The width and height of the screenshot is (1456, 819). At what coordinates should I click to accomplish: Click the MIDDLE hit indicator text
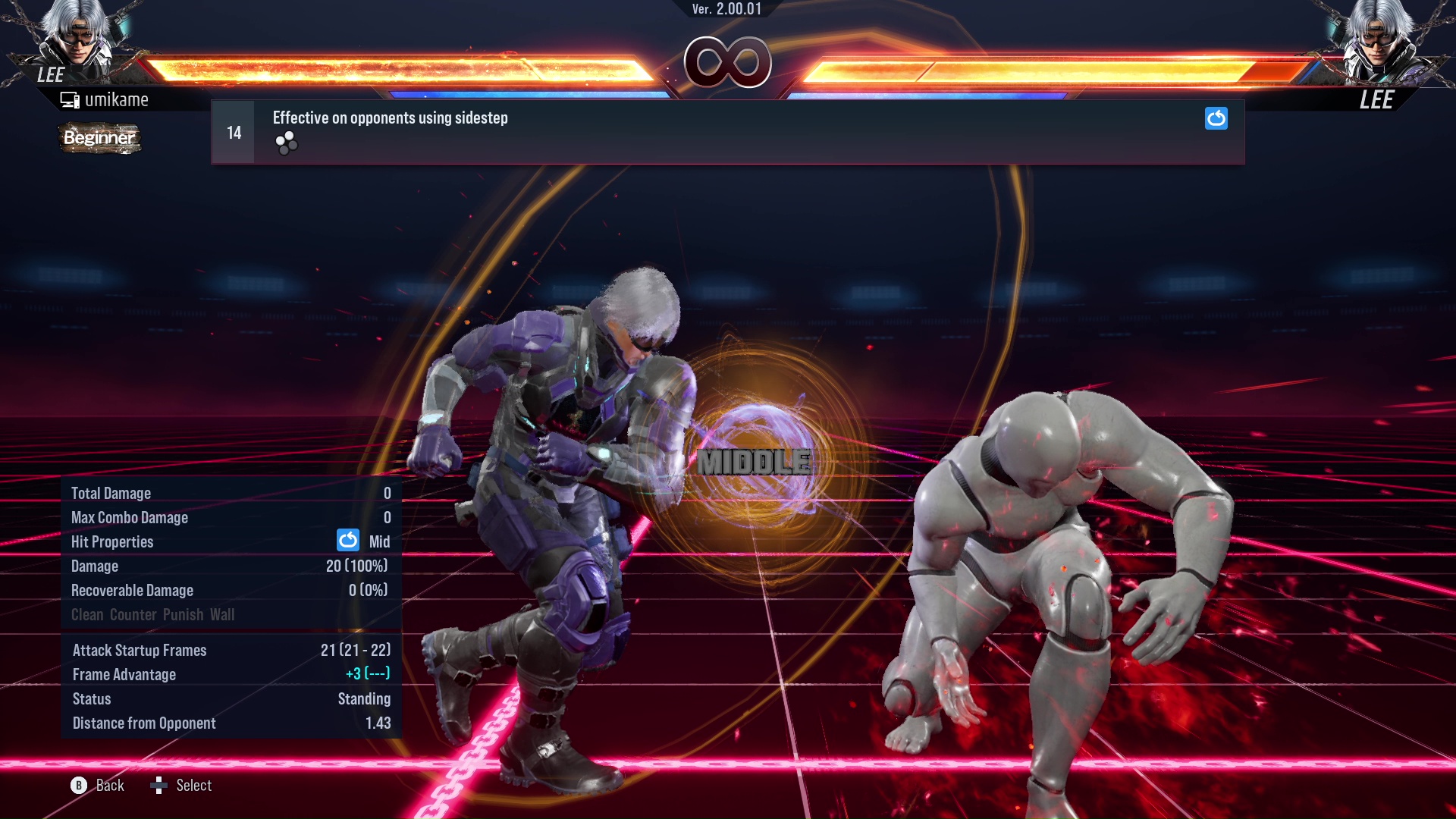[x=754, y=460]
